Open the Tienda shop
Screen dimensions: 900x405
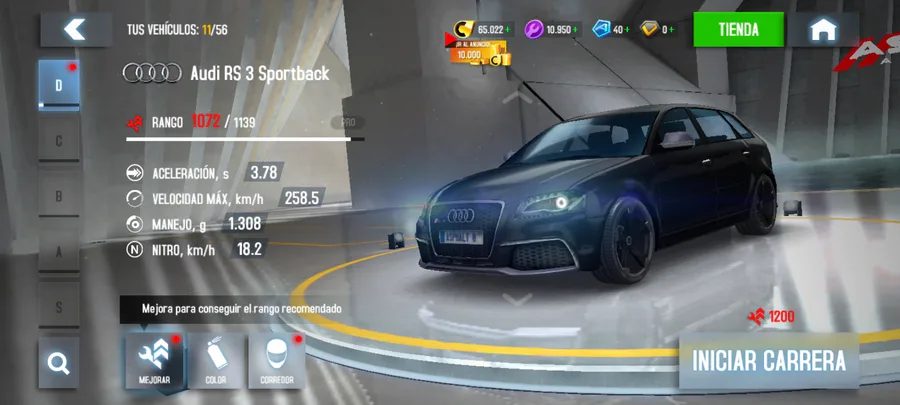click(739, 30)
